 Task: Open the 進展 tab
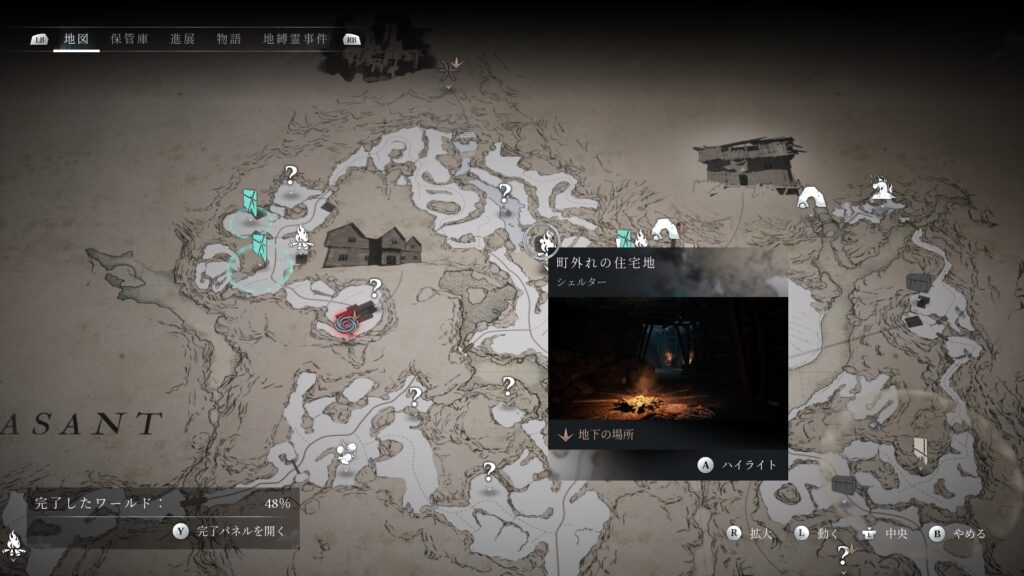coord(182,39)
